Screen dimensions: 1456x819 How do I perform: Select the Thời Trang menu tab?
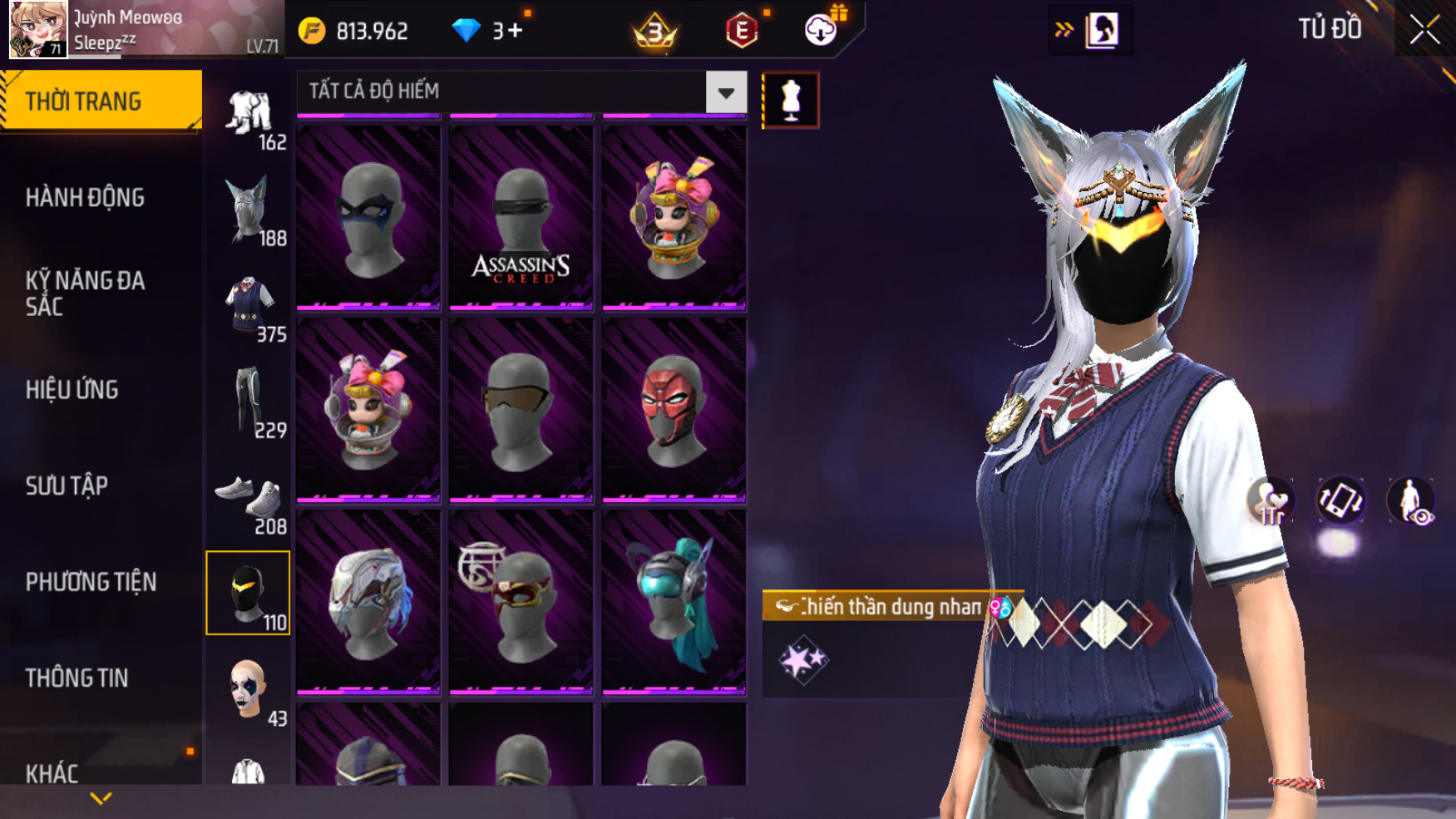[x=100, y=101]
